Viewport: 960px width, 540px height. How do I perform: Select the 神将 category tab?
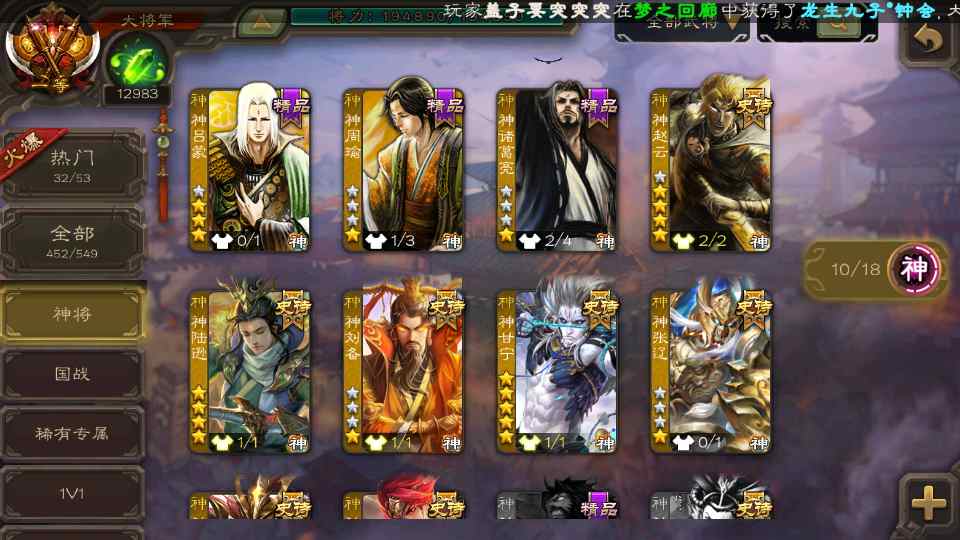tap(72, 314)
